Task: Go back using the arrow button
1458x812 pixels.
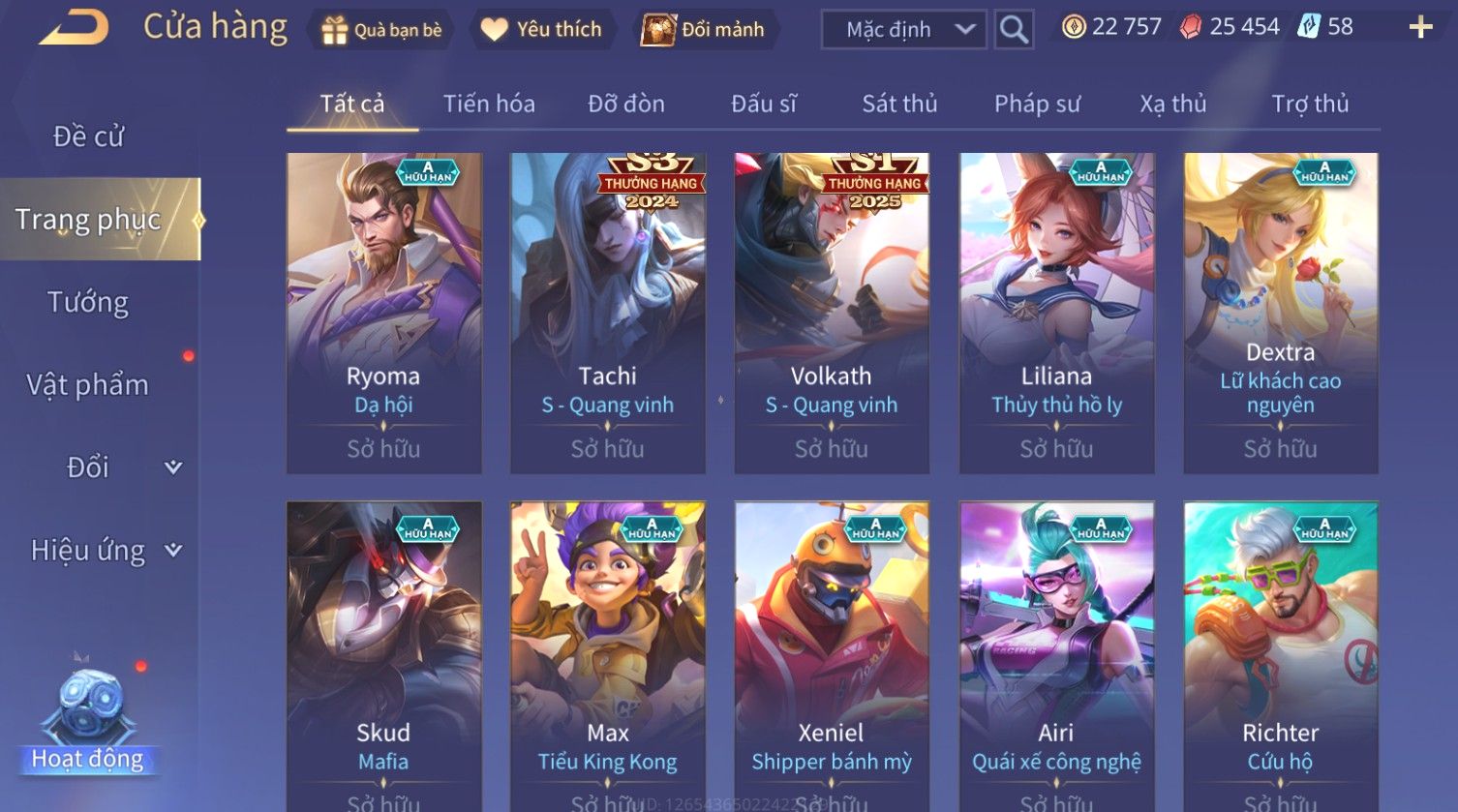Action: 75,28
